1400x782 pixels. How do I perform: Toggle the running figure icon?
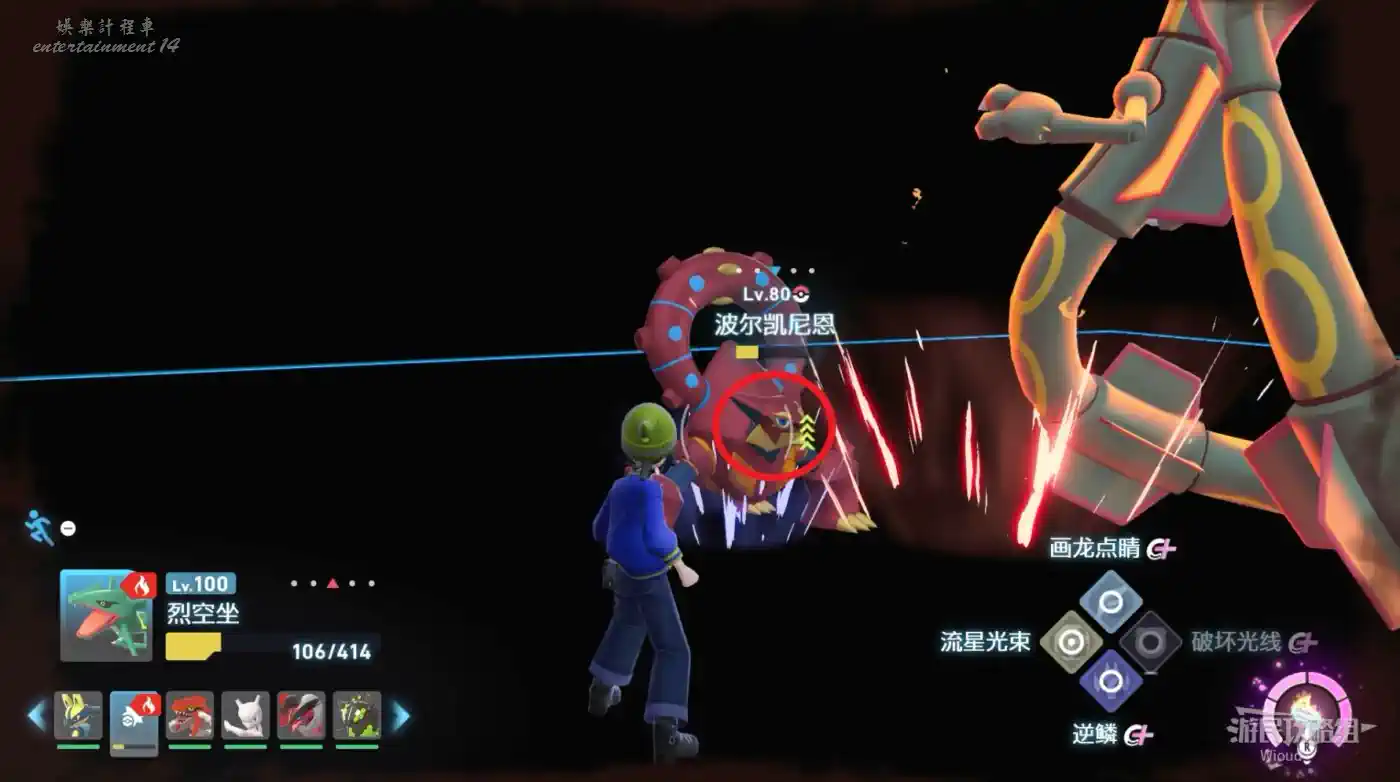click(38, 527)
